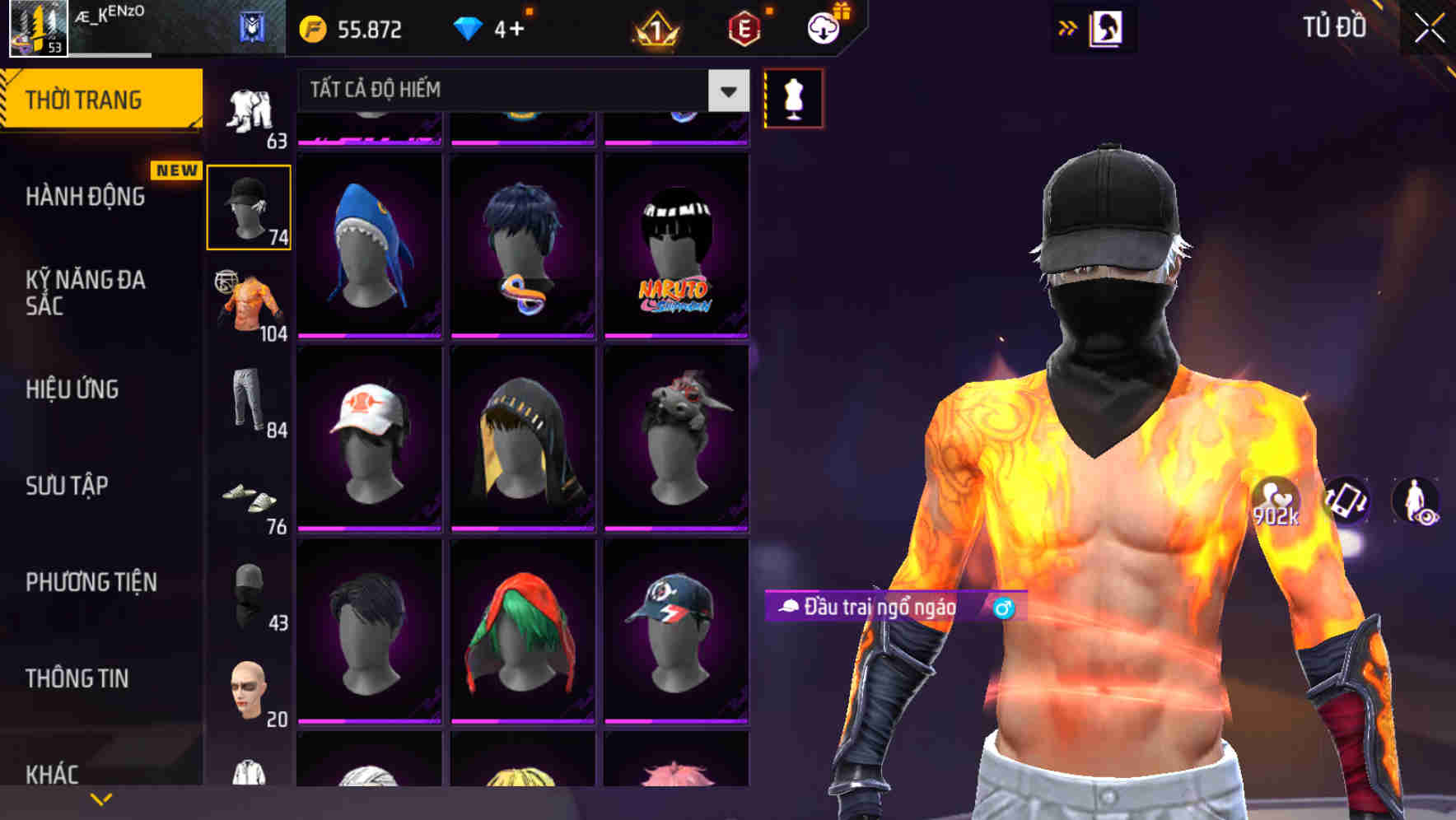Collapse the panel using the double-arrow icon
Screen dimensions: 1456x820
point(1066,27)
